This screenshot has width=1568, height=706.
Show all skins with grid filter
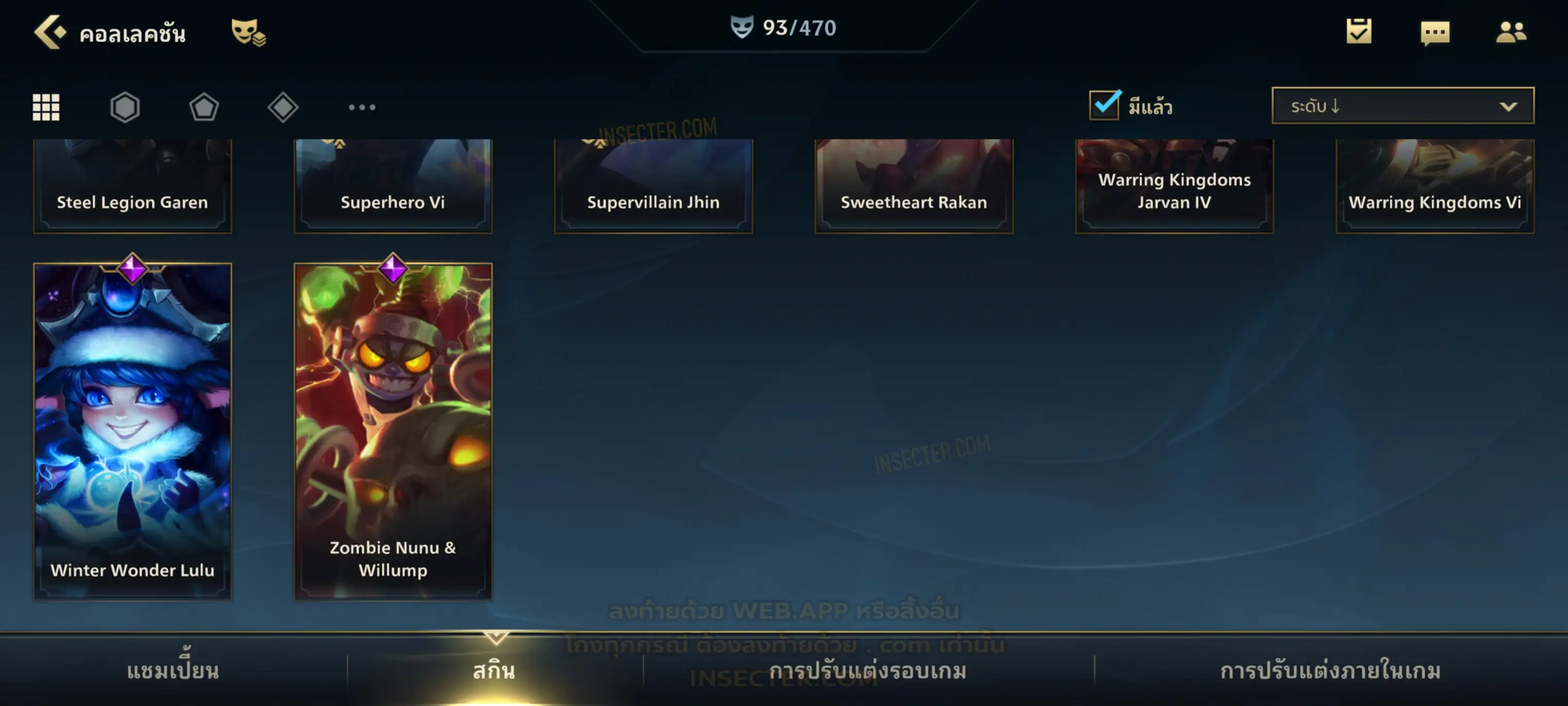[46, 107]
